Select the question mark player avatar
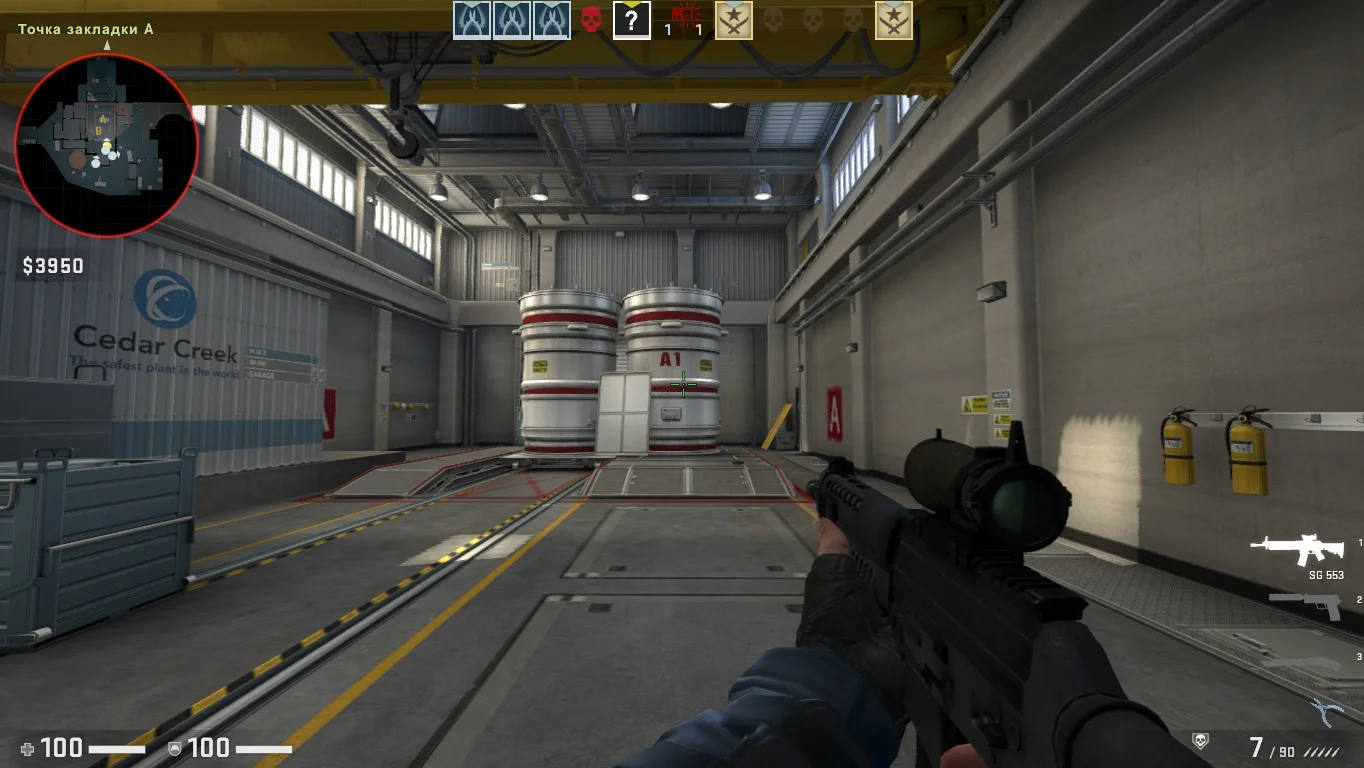Viewport: 1364px width, 768px height. tap(631, 19)
